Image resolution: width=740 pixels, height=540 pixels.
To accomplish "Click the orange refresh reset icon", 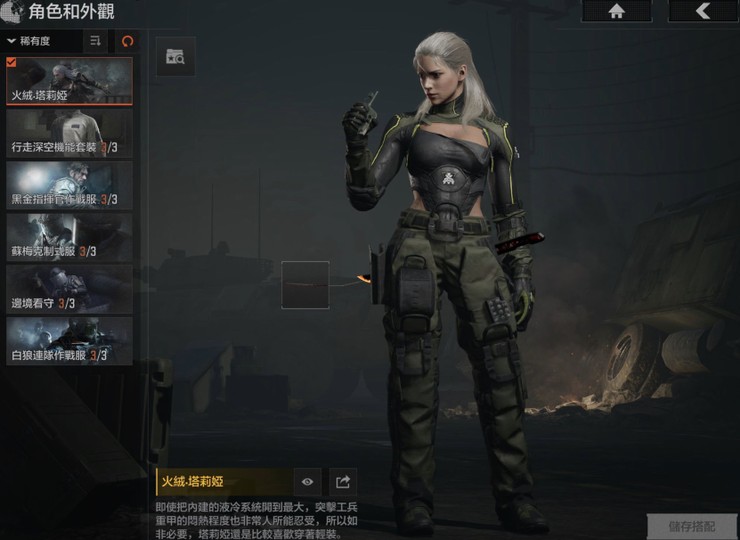I will tap(126, 41).
